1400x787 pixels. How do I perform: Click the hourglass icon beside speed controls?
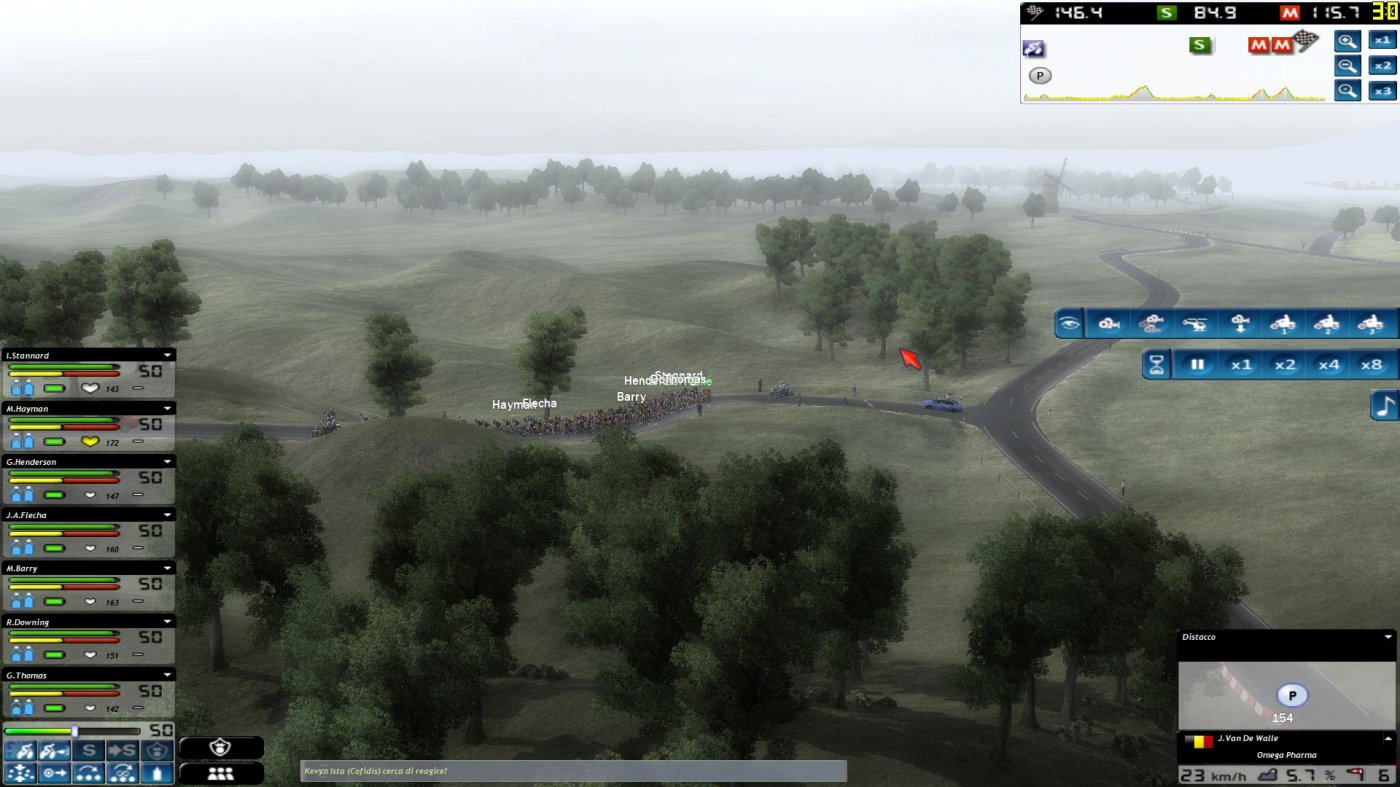click(1156, 364)
